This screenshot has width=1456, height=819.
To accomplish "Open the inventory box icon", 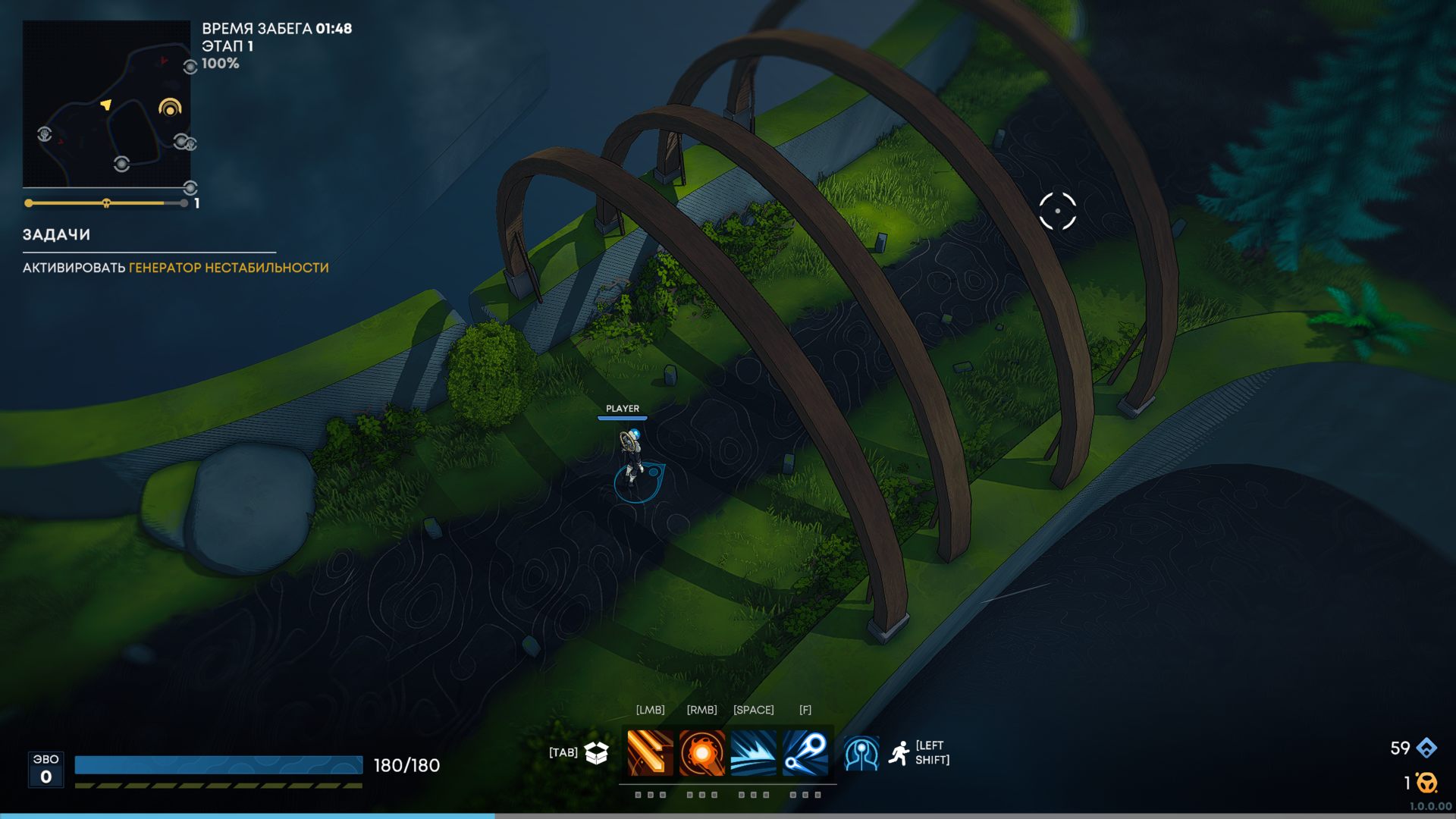I will 597,752.
